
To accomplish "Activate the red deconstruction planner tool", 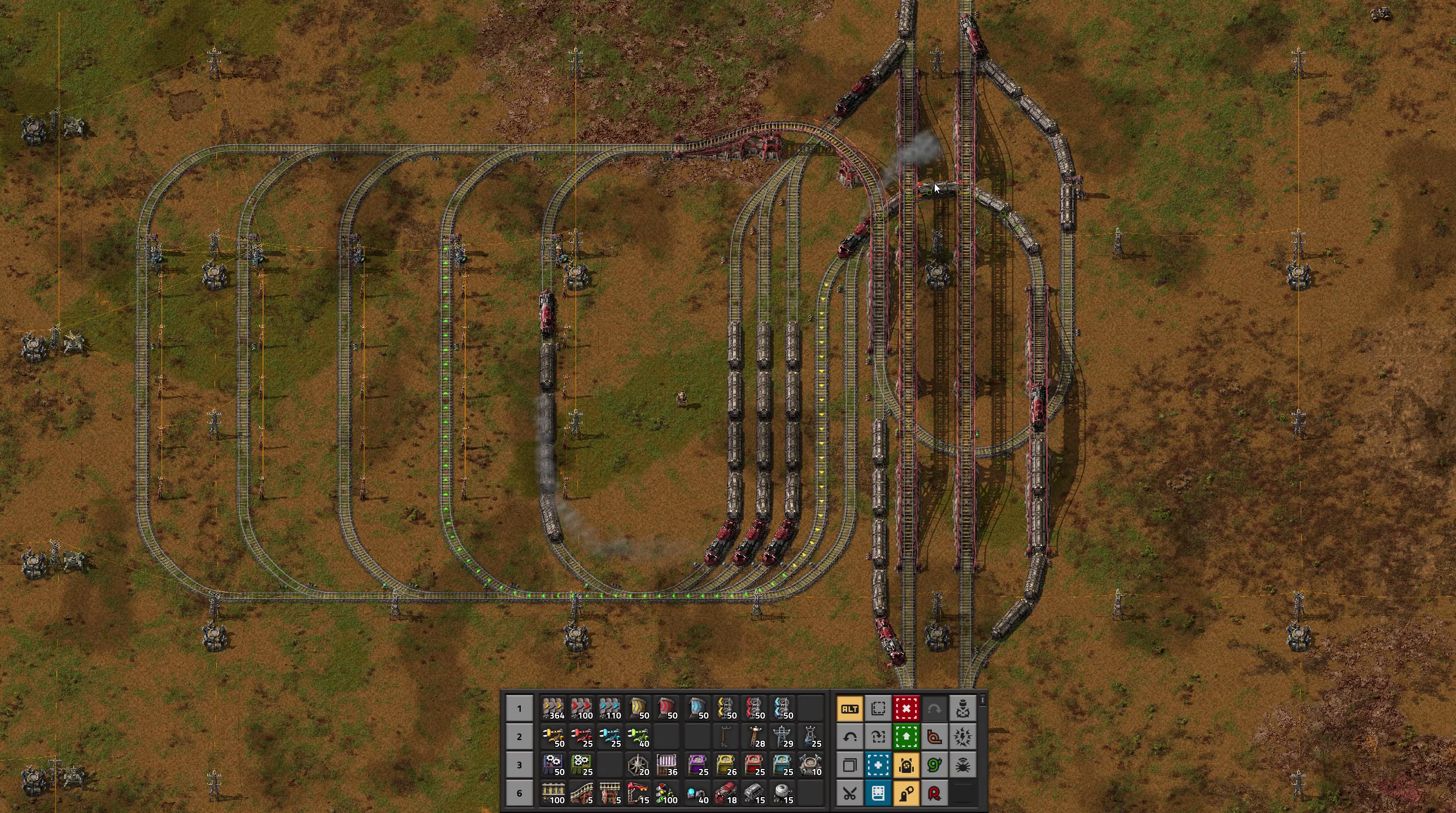I will 906,709.
